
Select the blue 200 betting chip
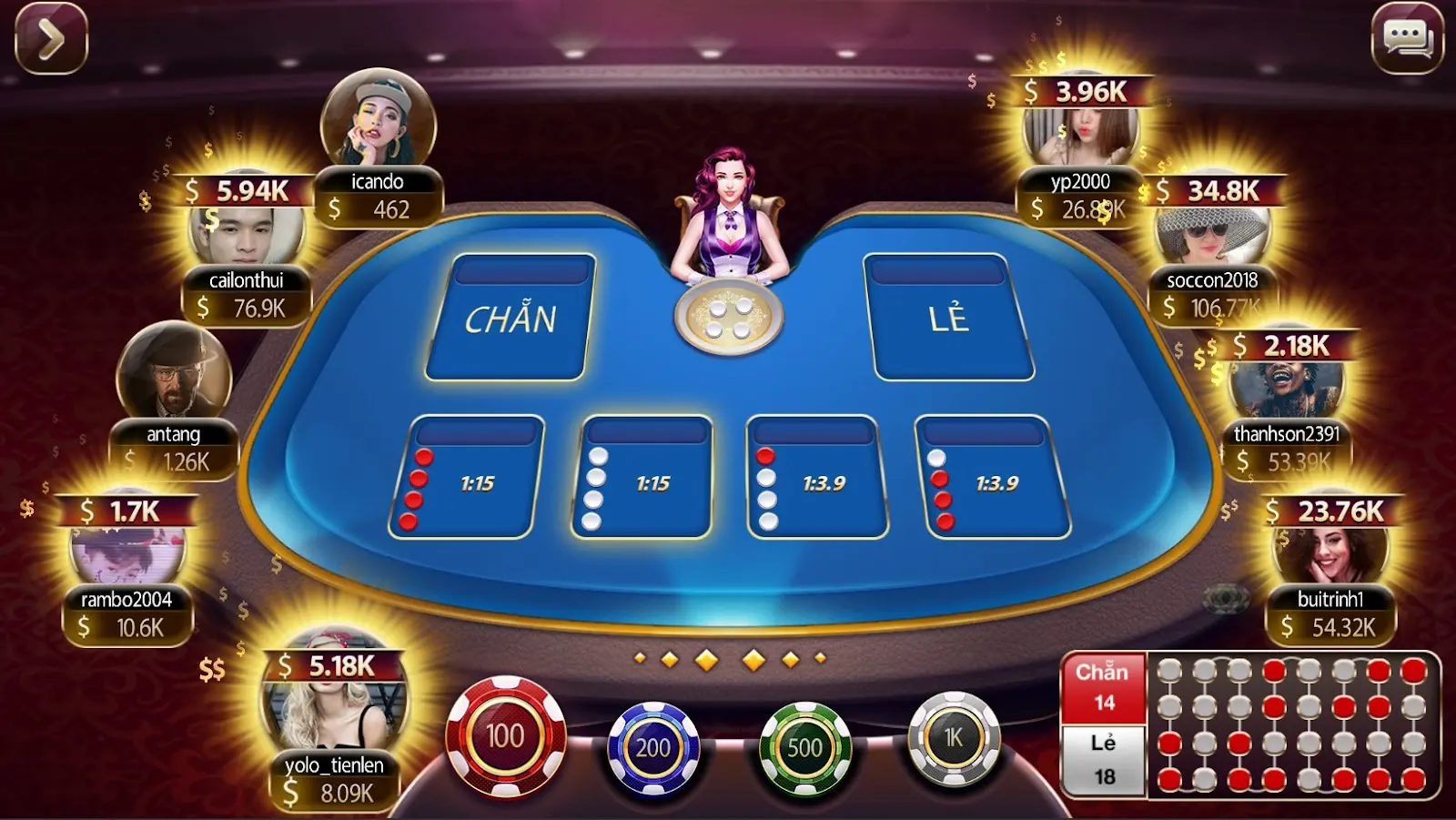[653, 748]
